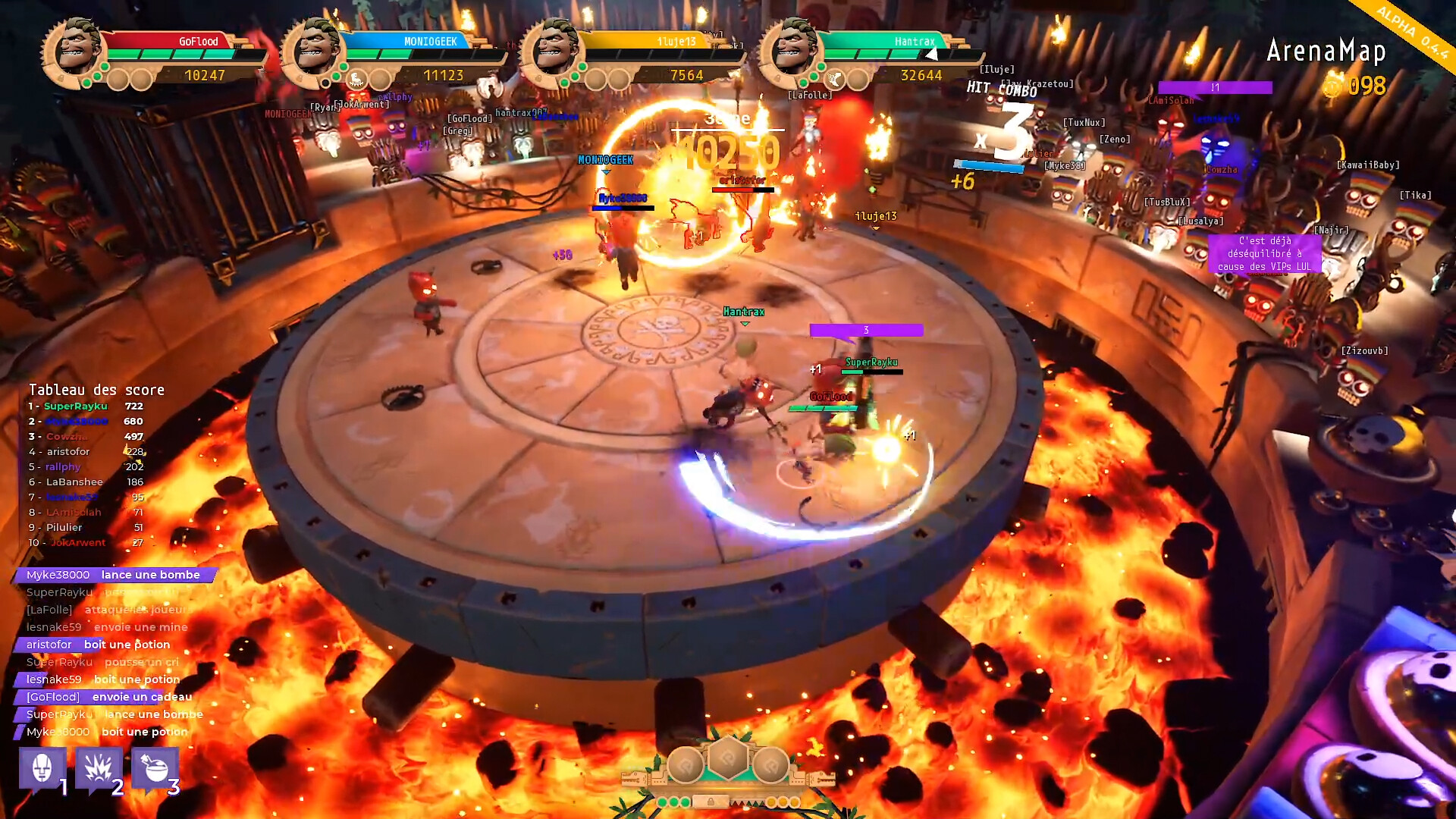Use the potion flask ability numbered 3
Screen dimensions: 1456x819
155,769
